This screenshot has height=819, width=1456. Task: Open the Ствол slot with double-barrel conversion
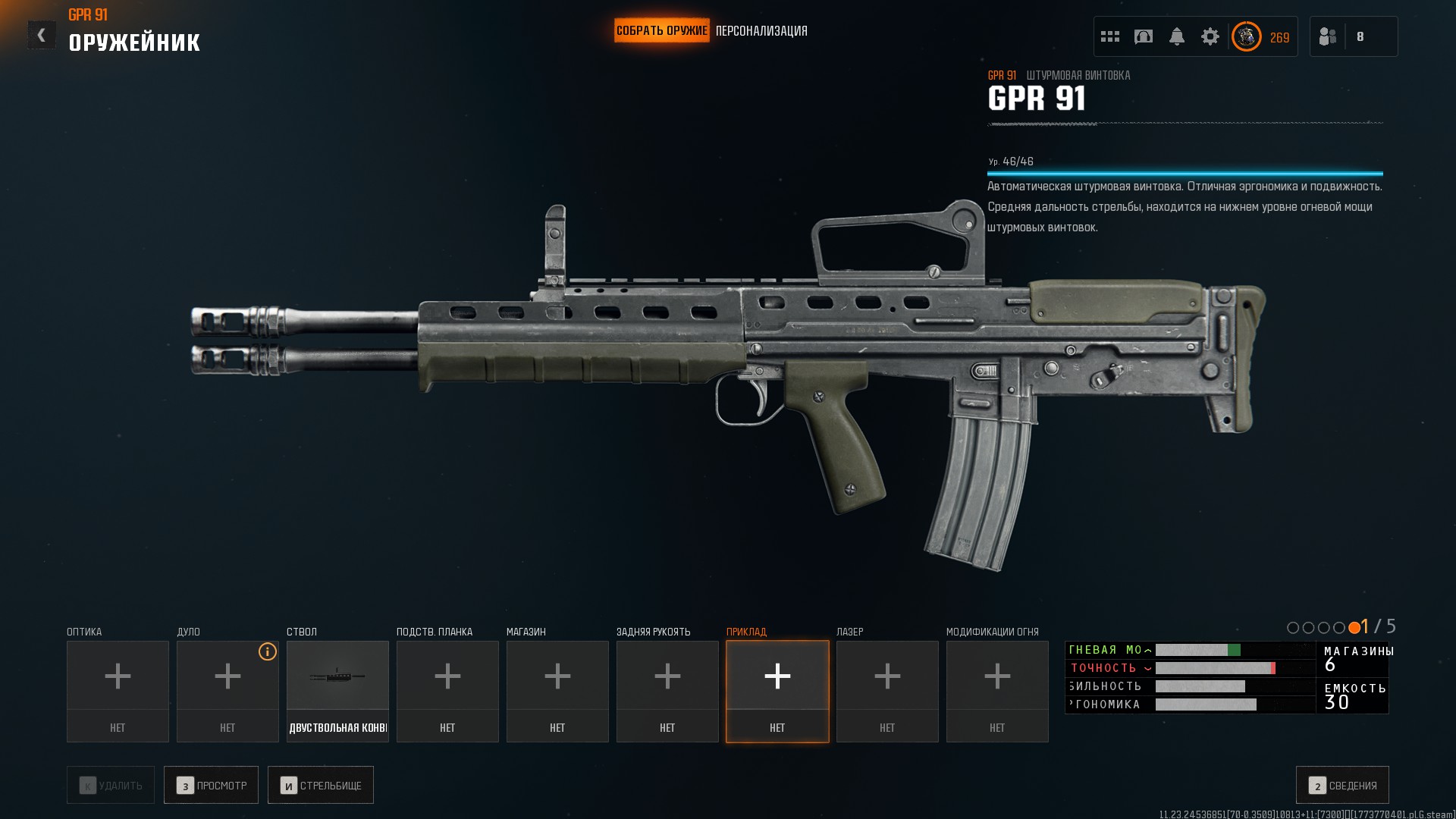[x=337, y=691]
